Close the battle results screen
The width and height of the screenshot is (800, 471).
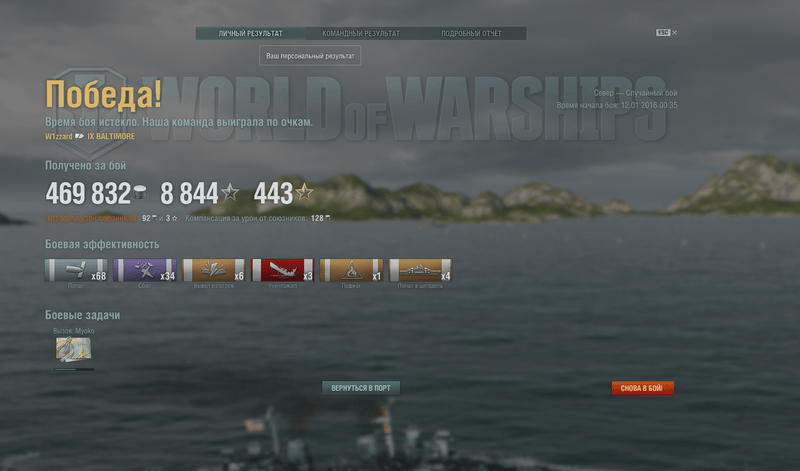(x=674, y=33)
